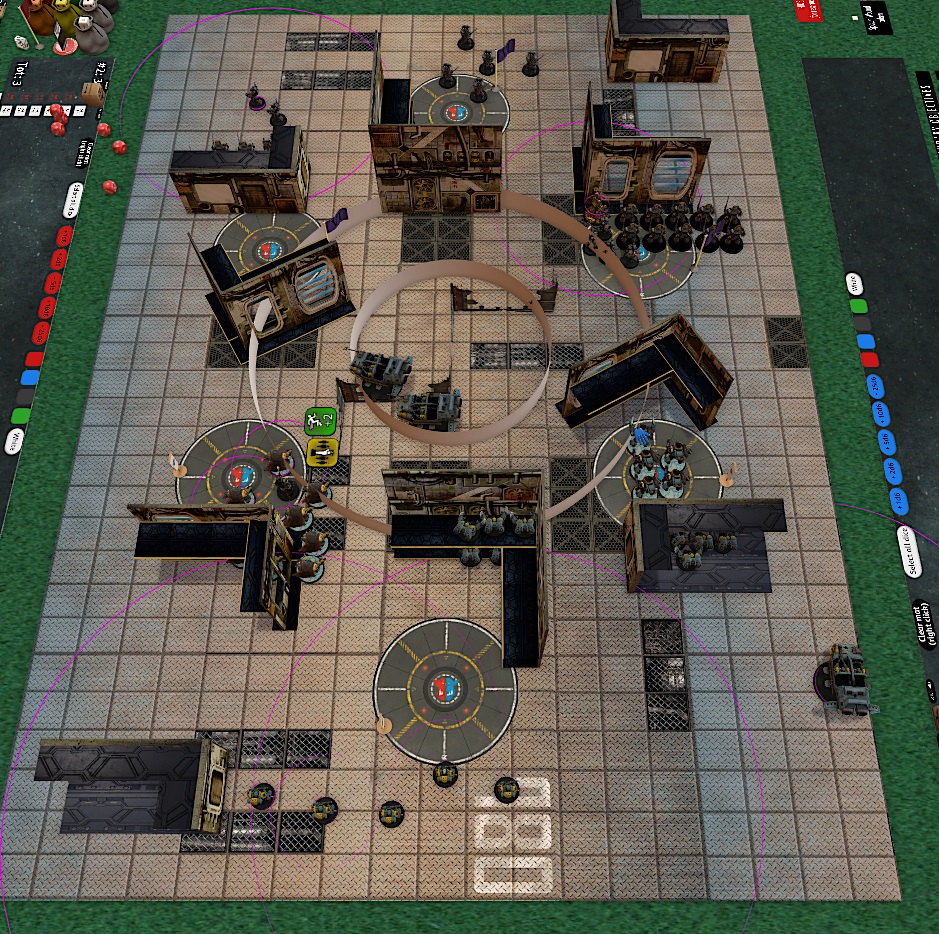Spawn five dice using the blue +5d6 button
This screenshot has height=934, width=939.
click(889, 441)
